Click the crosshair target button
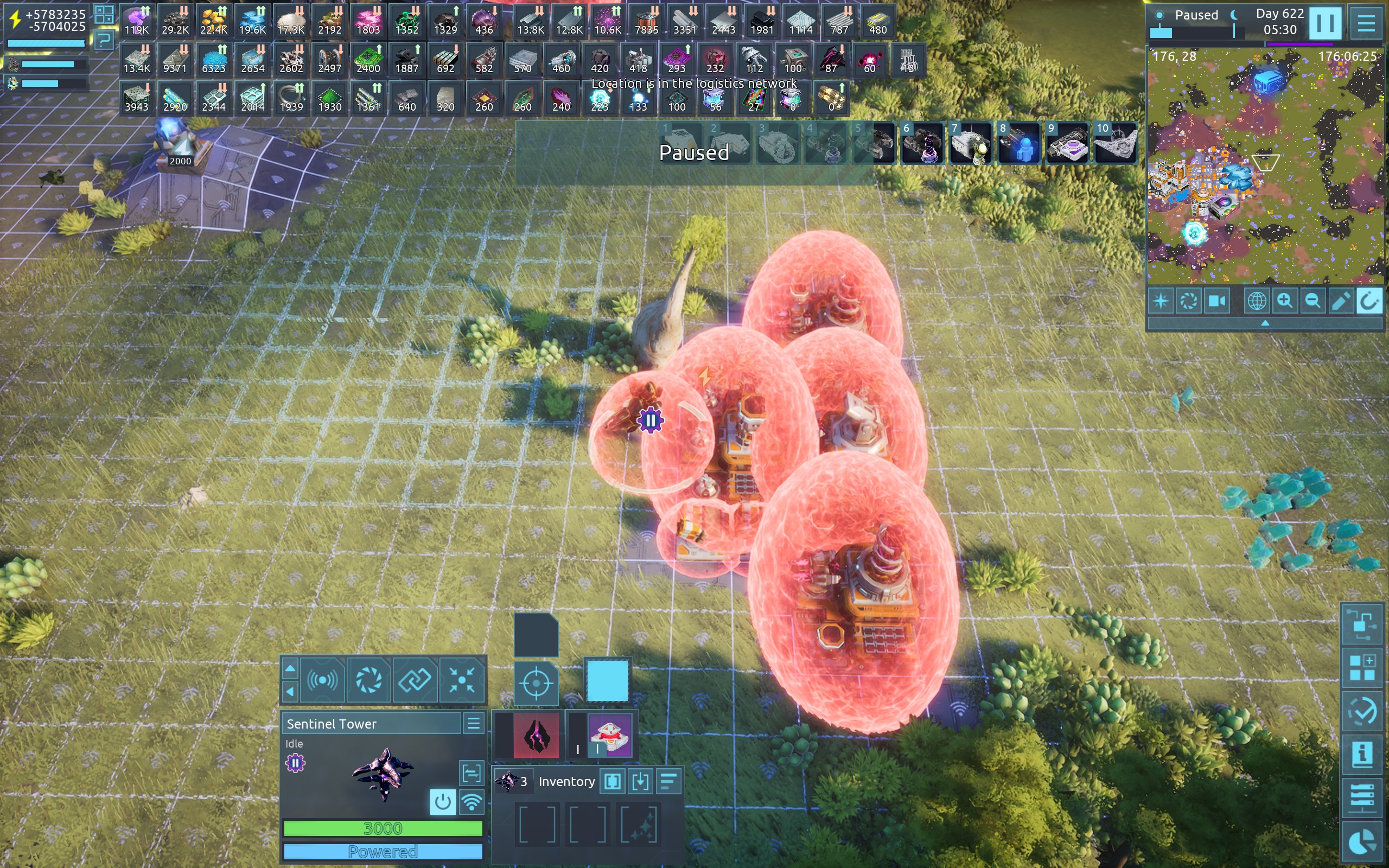Screen dimensions: 1389x868 pyautogui.click(x=536, y=683)
